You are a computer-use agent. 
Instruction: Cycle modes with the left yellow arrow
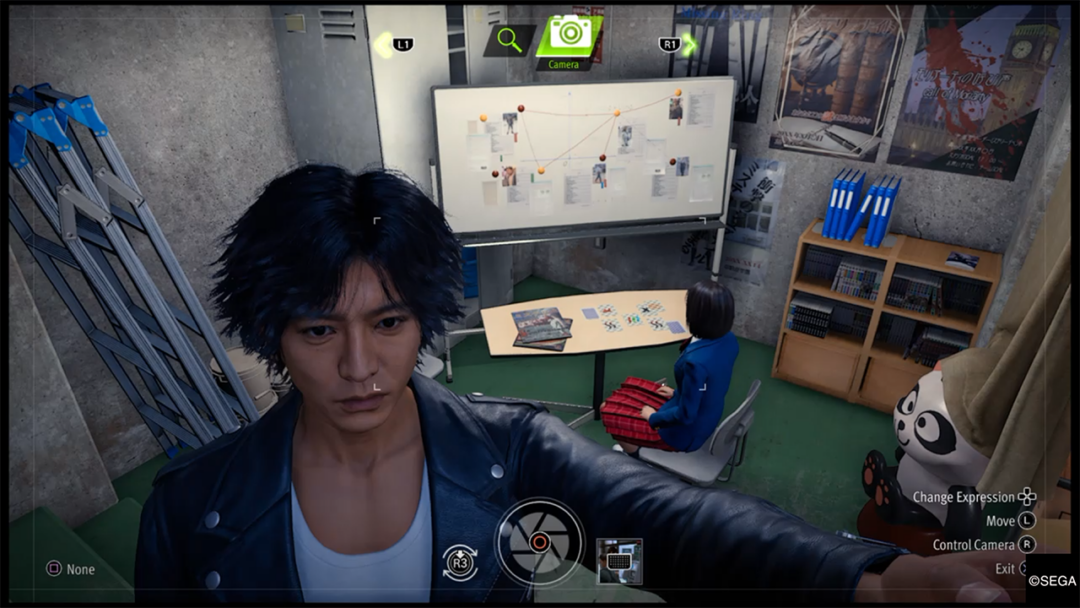pyautogui.click(x=383, y=45)
